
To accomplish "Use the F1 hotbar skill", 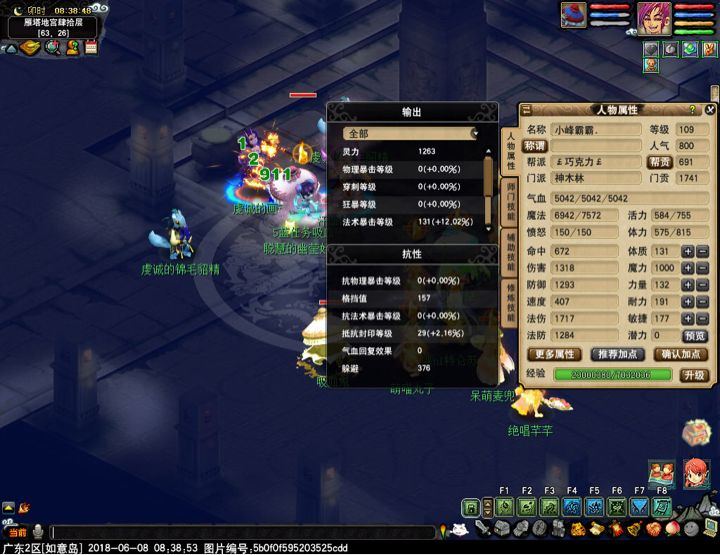I will [x=504, y=507].
